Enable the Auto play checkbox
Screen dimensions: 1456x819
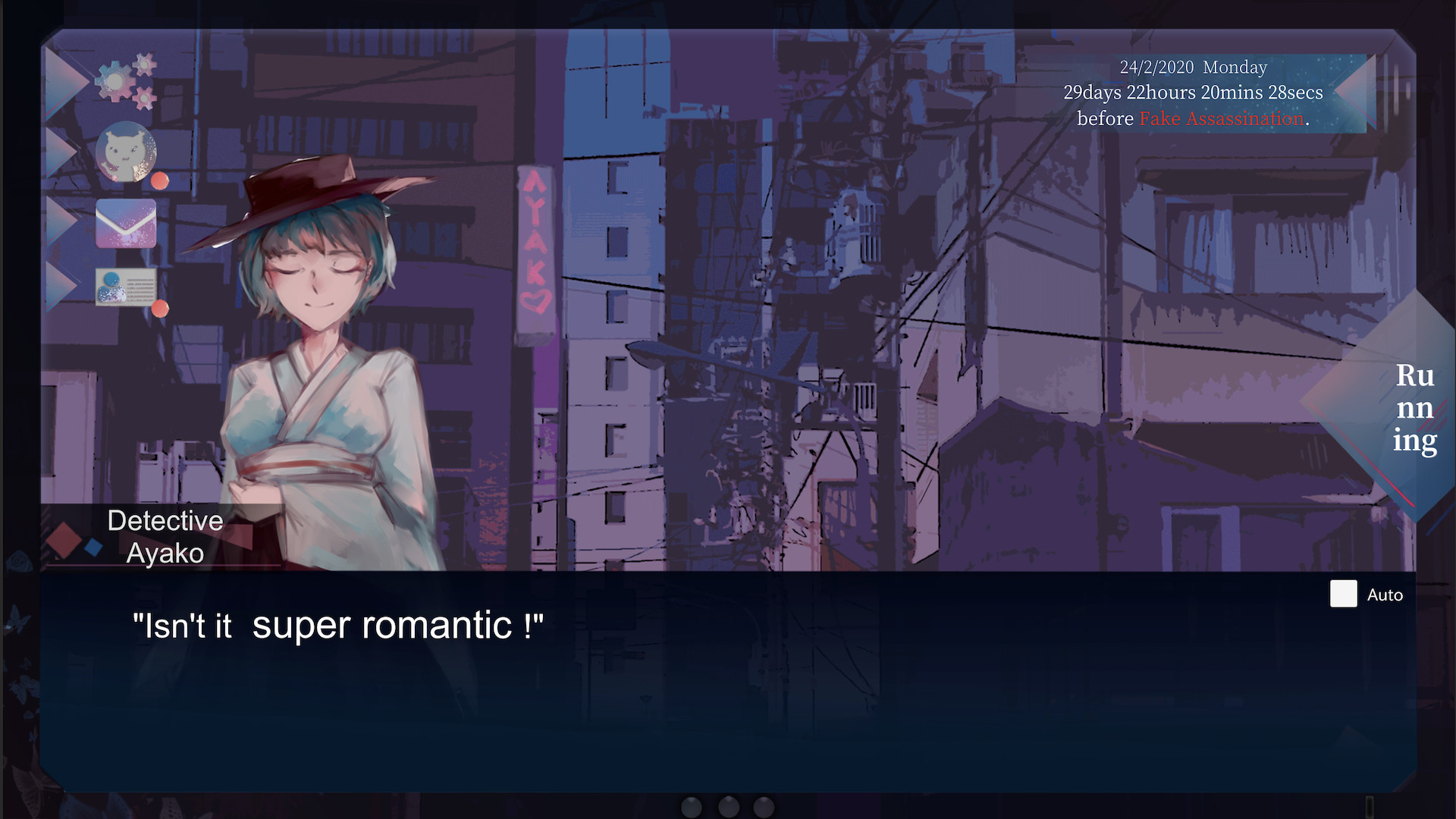tap(1342, 595)
